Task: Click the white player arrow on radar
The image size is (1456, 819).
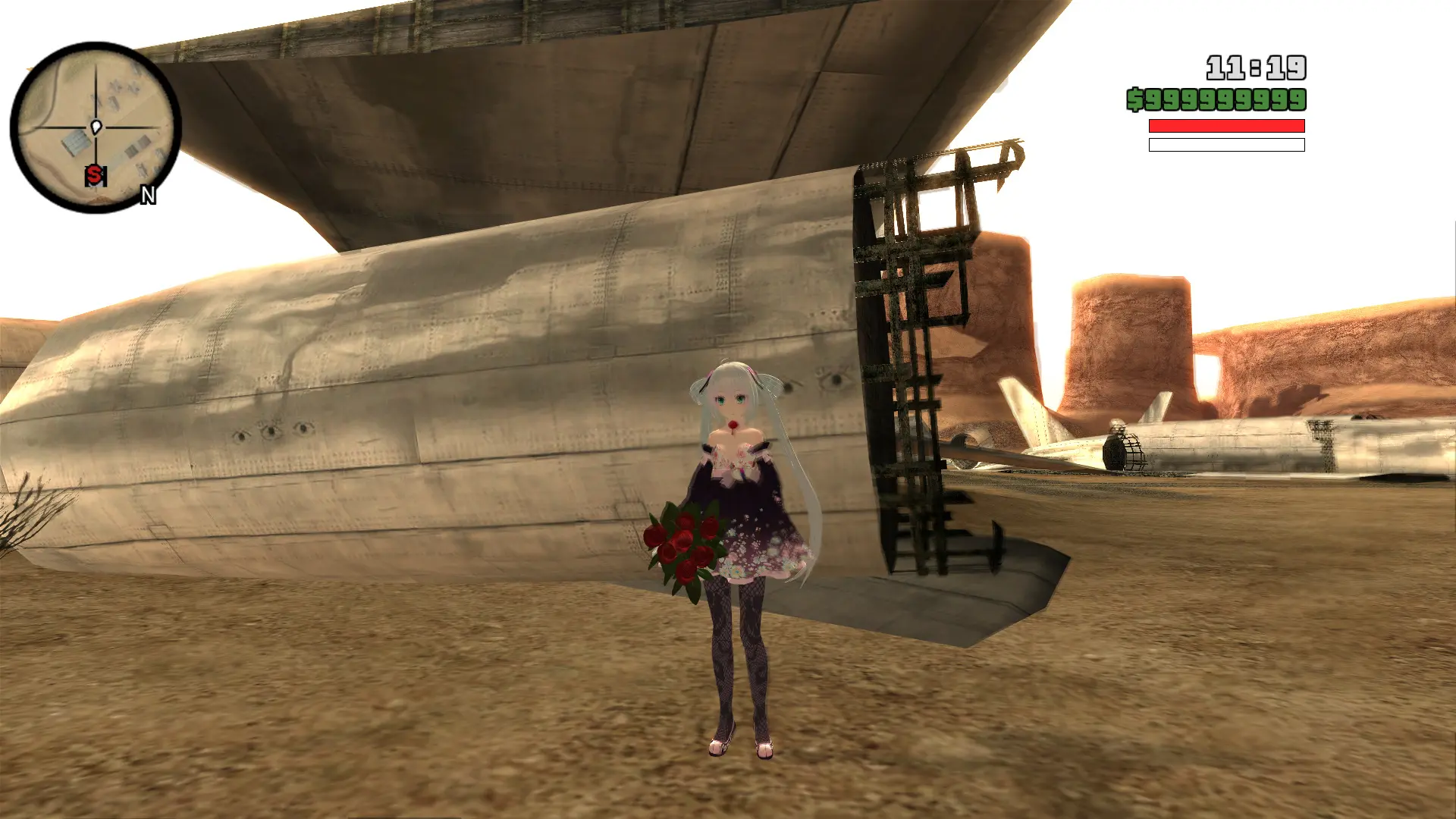Action: click(x=96, y=127)
